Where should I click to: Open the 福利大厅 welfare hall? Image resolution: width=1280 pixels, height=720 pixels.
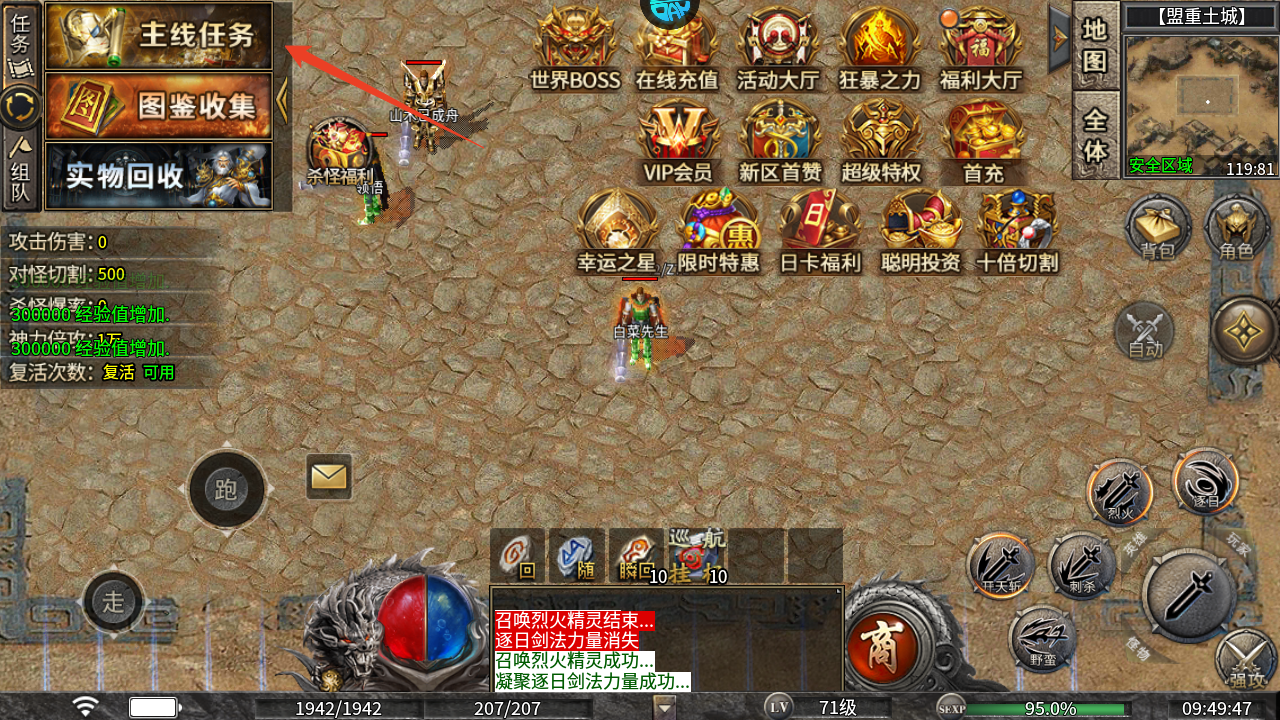pyautogui.click(x=981, y=50)
